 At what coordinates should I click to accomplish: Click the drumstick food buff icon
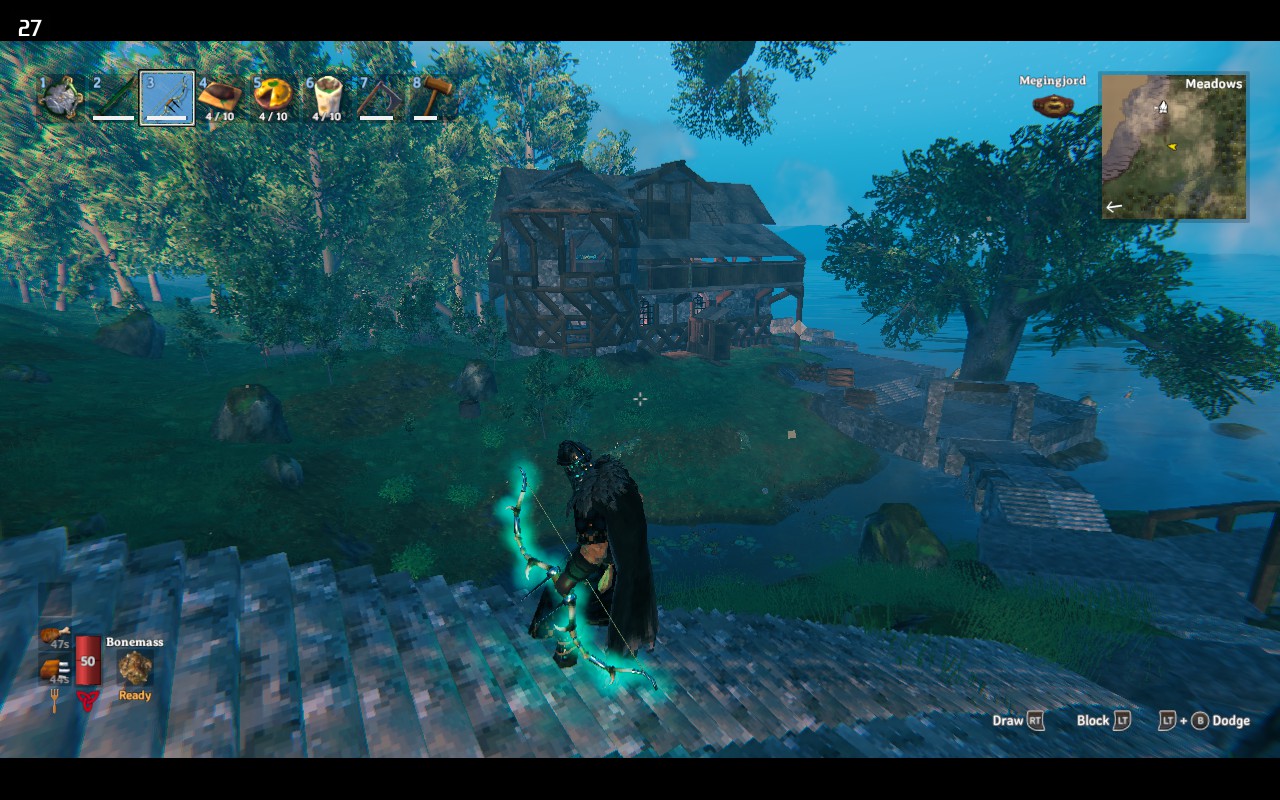click(x=53, y=634)
